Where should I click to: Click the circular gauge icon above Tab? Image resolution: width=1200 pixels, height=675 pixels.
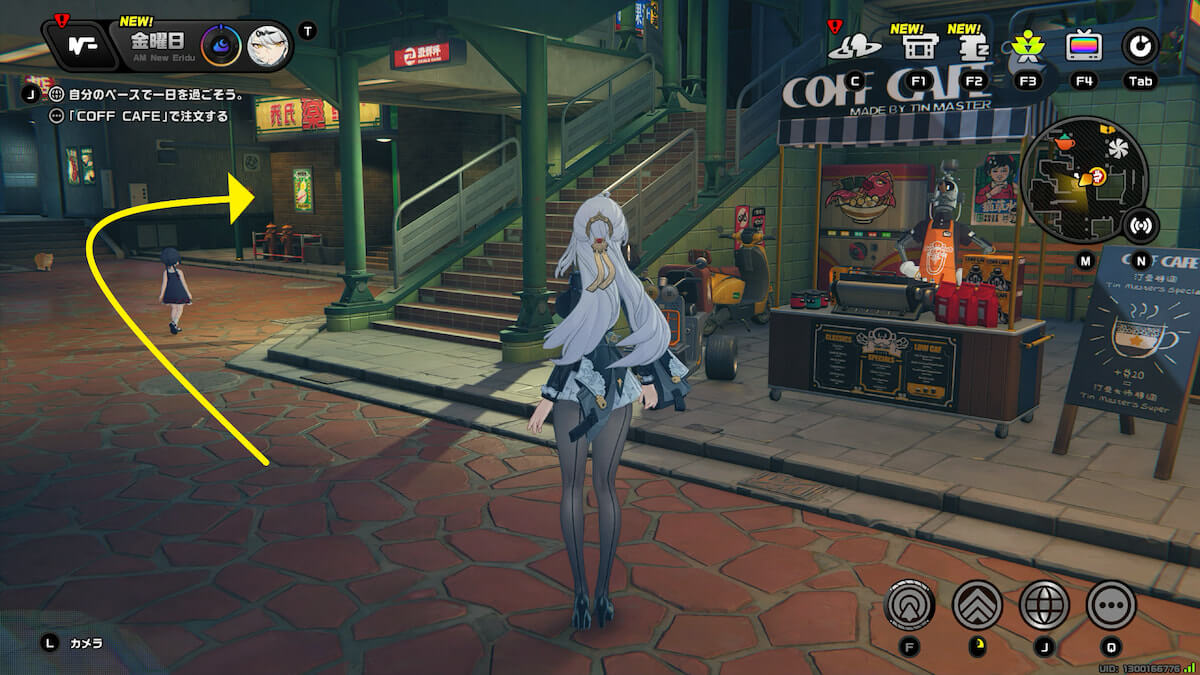[1138, 46]
